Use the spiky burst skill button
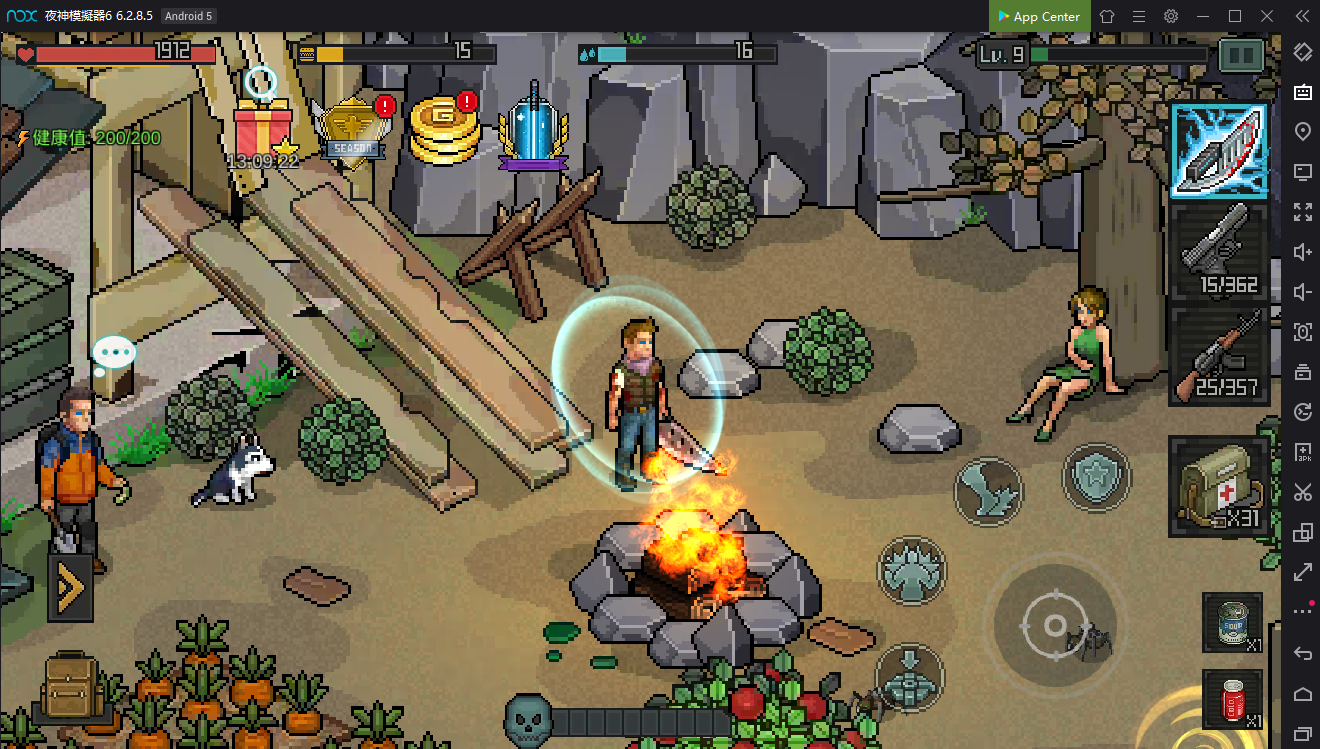Image resolution: width=1320 pixels, height=749 pixels. tap(911, 570)
